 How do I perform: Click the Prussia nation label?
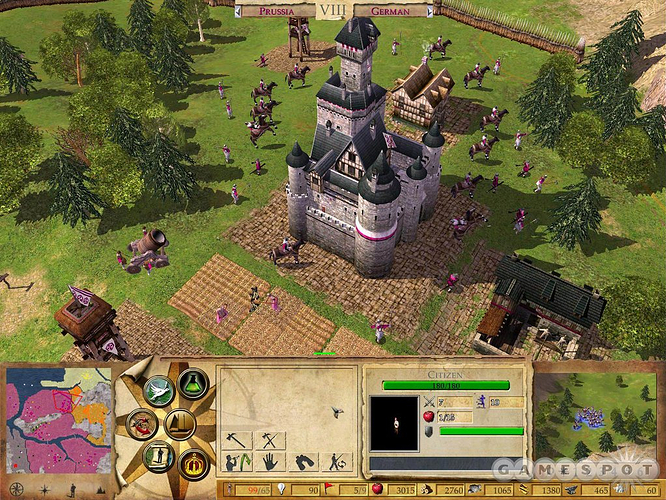[276, 11]
